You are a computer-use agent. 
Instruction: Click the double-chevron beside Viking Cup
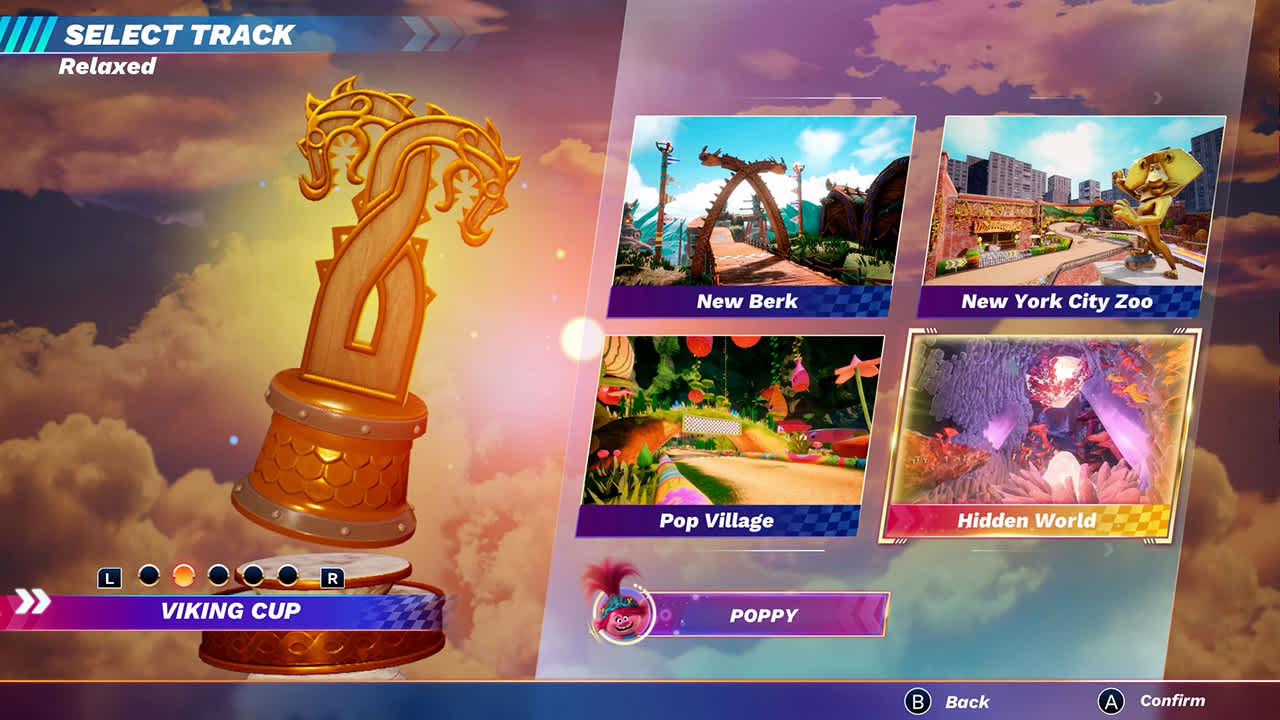[33, 603]
